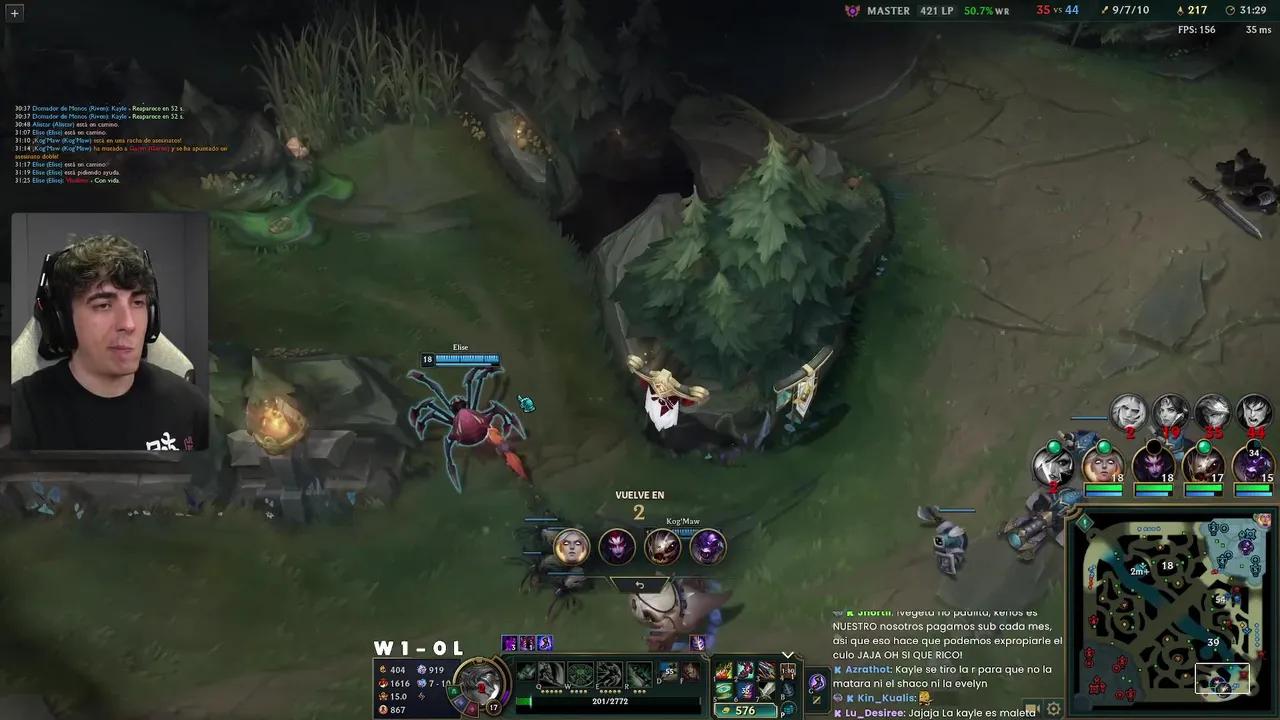Select the ward trinket in slot 4
The width and height of the screenshot is (1280, 720).
[x=786, y=668]
